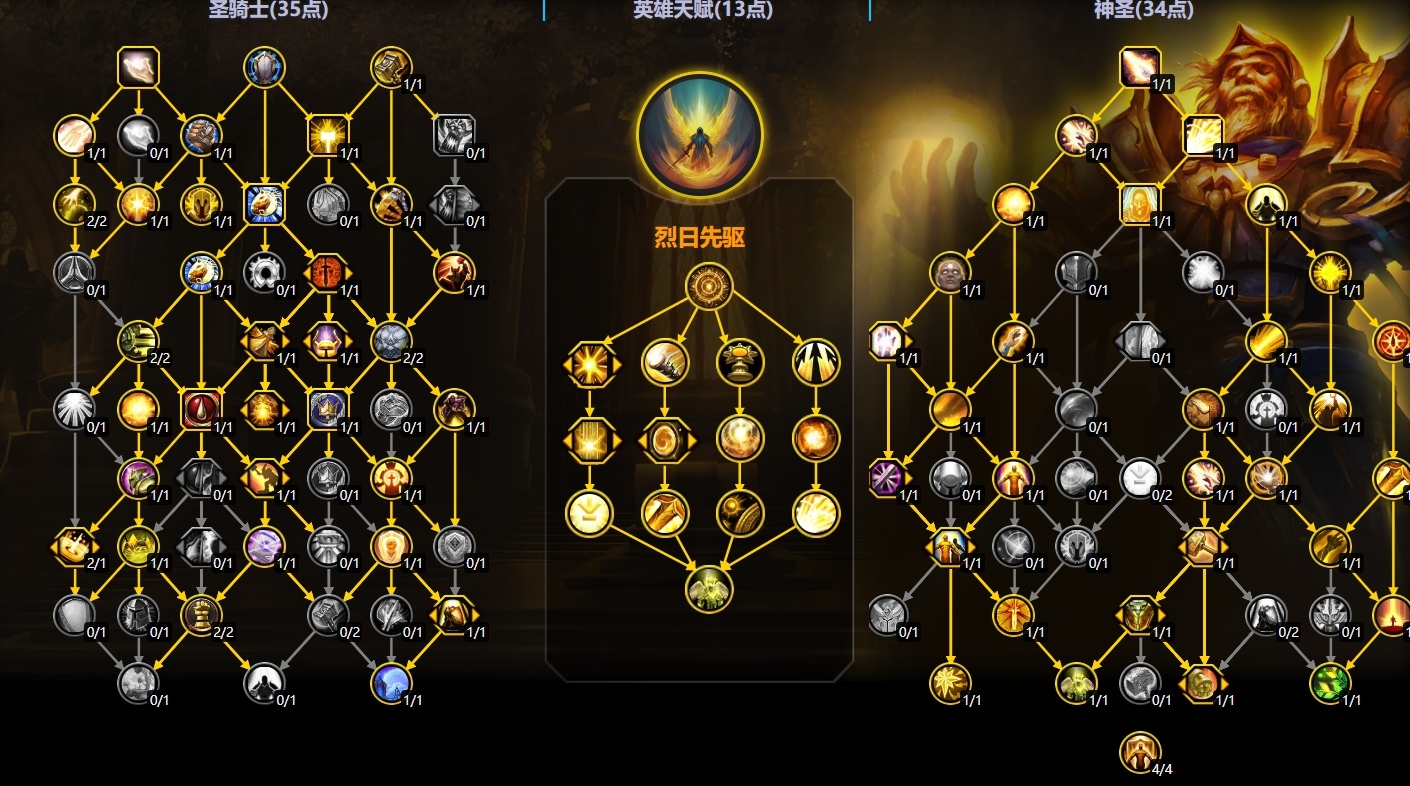Click the green glowing talent in Holy tree
Image resolution: width=1410 pixels, height=786 pixels.
(x=1331, y=683)
